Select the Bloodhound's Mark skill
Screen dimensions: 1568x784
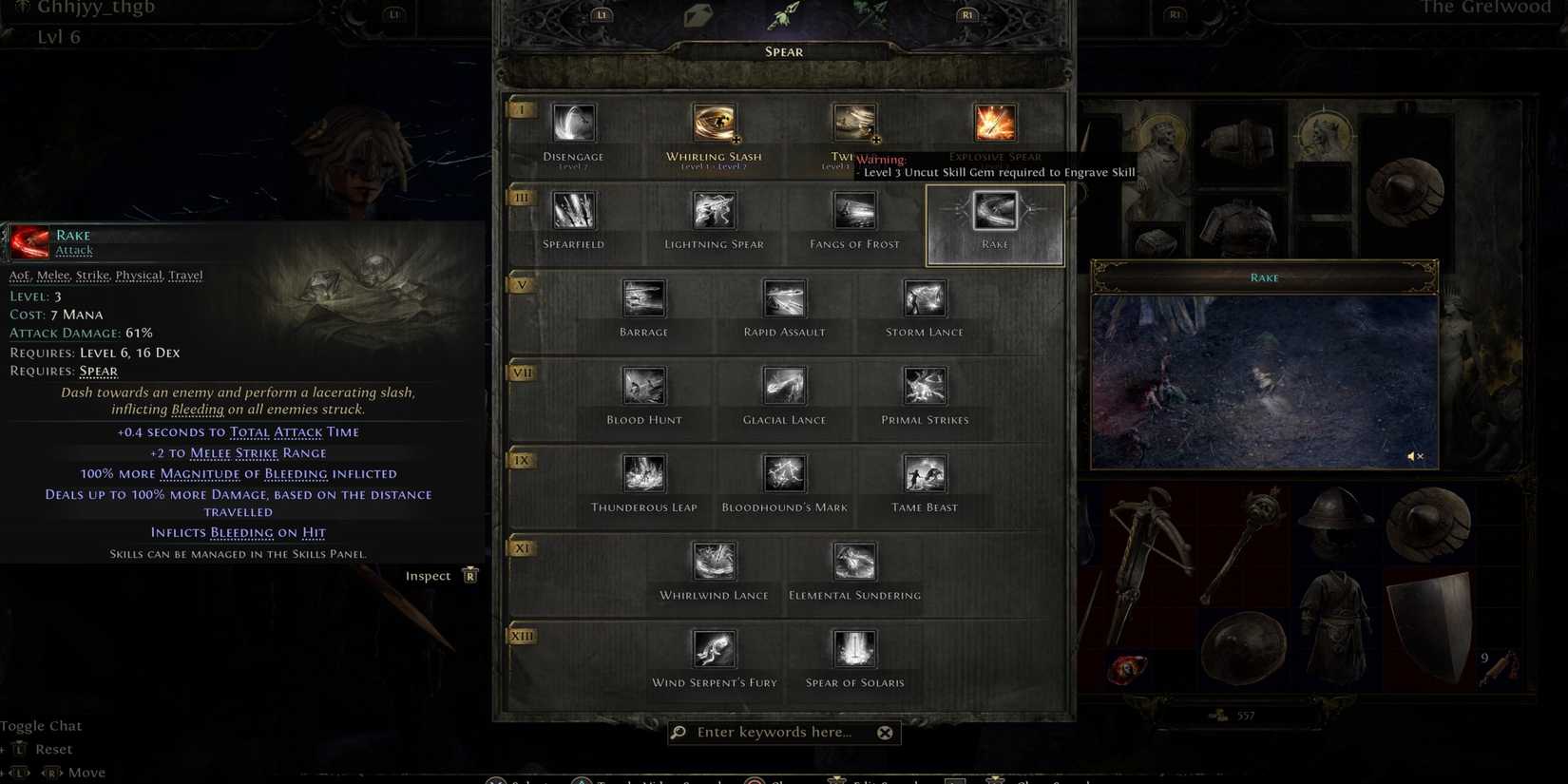pos(784,473)
